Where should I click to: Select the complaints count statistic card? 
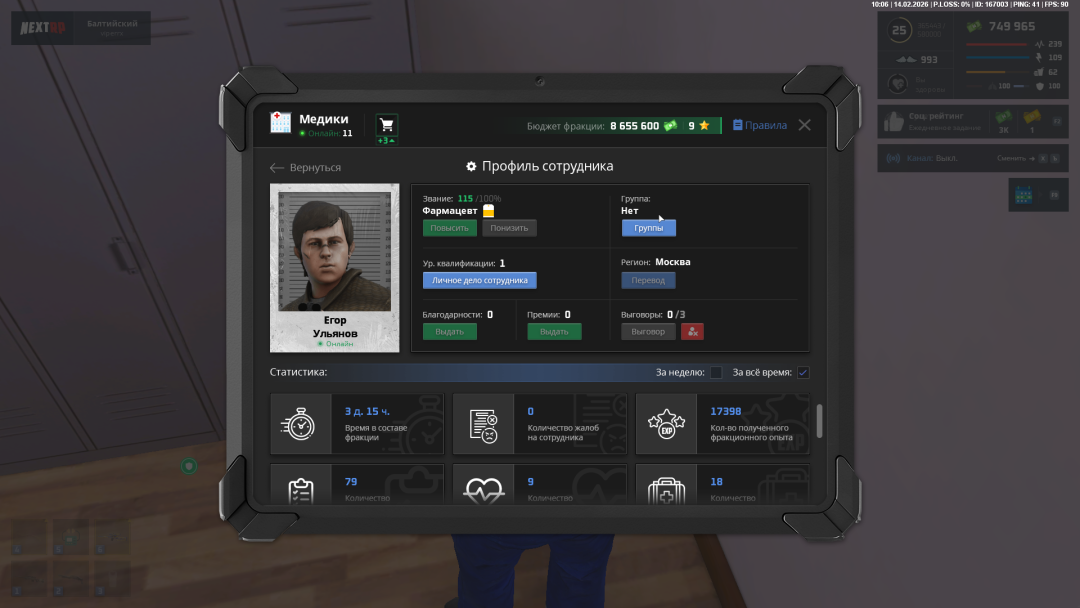click(539, 424)
